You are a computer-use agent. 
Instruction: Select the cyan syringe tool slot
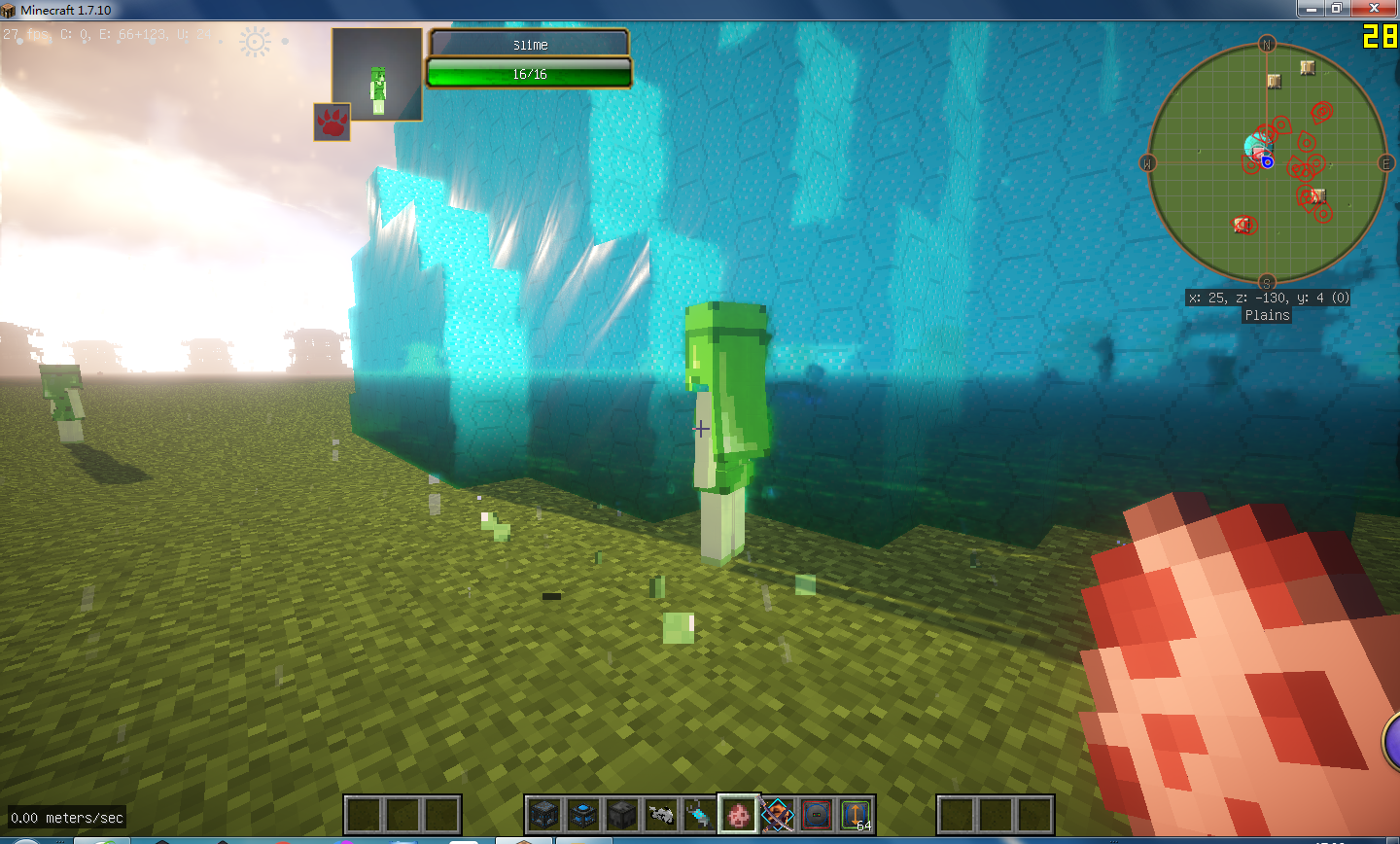point(699,815)
